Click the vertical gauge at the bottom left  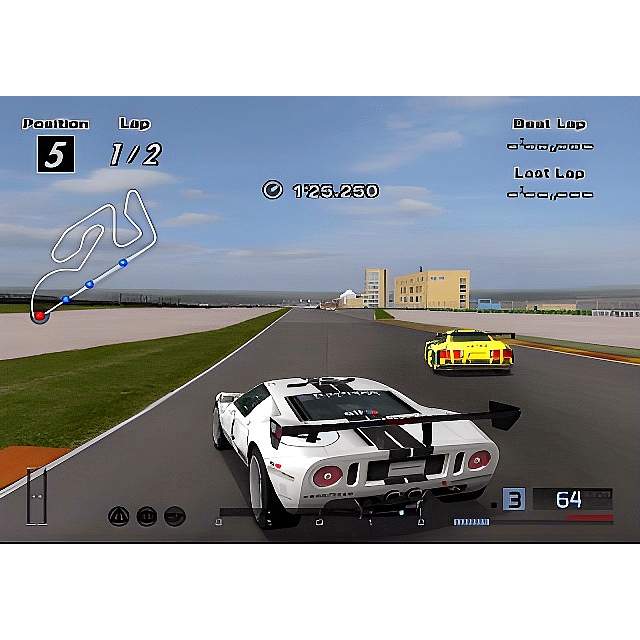[37, 495]
